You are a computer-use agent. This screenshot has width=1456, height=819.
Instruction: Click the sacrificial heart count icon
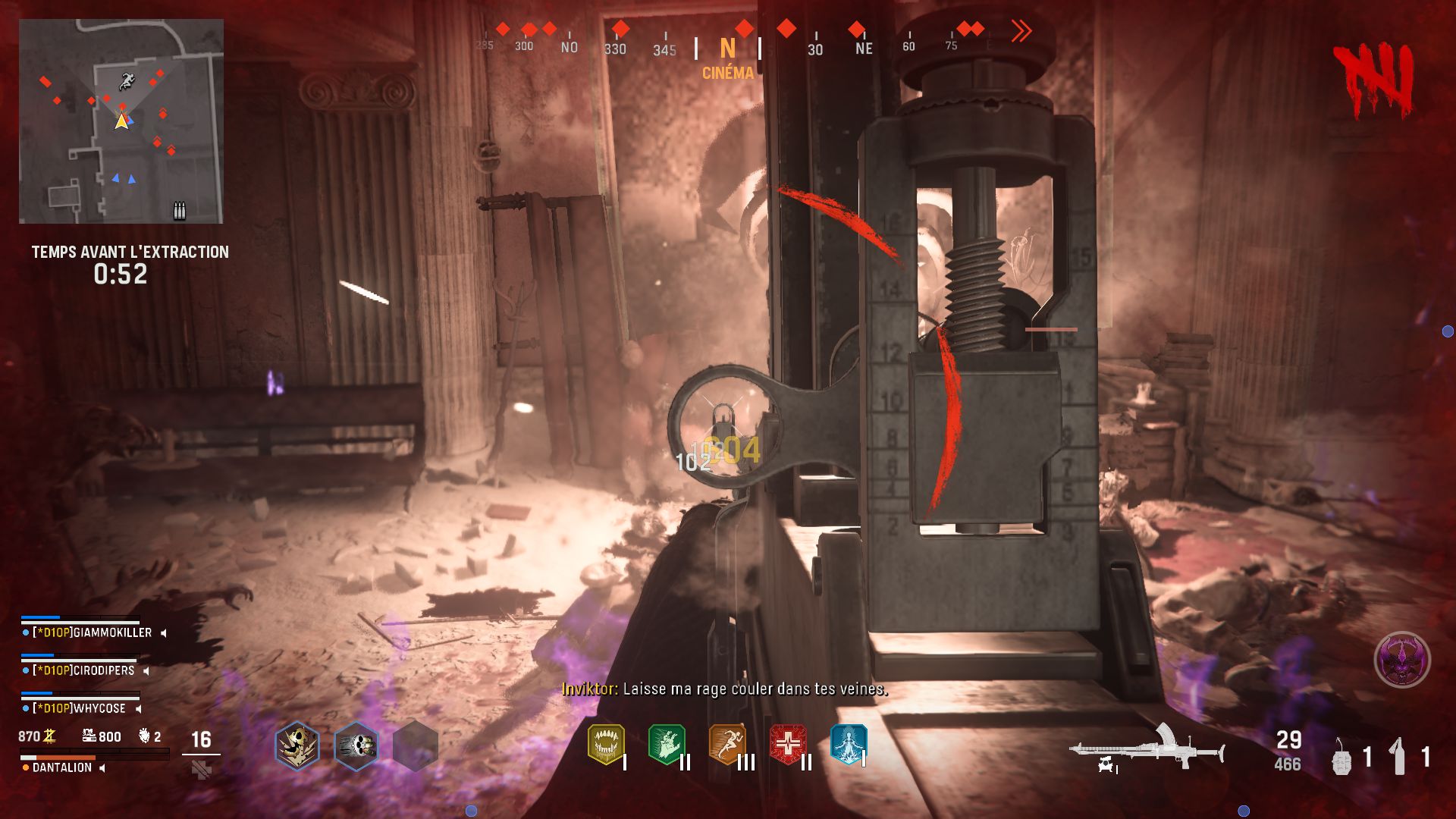click(145, 736)
